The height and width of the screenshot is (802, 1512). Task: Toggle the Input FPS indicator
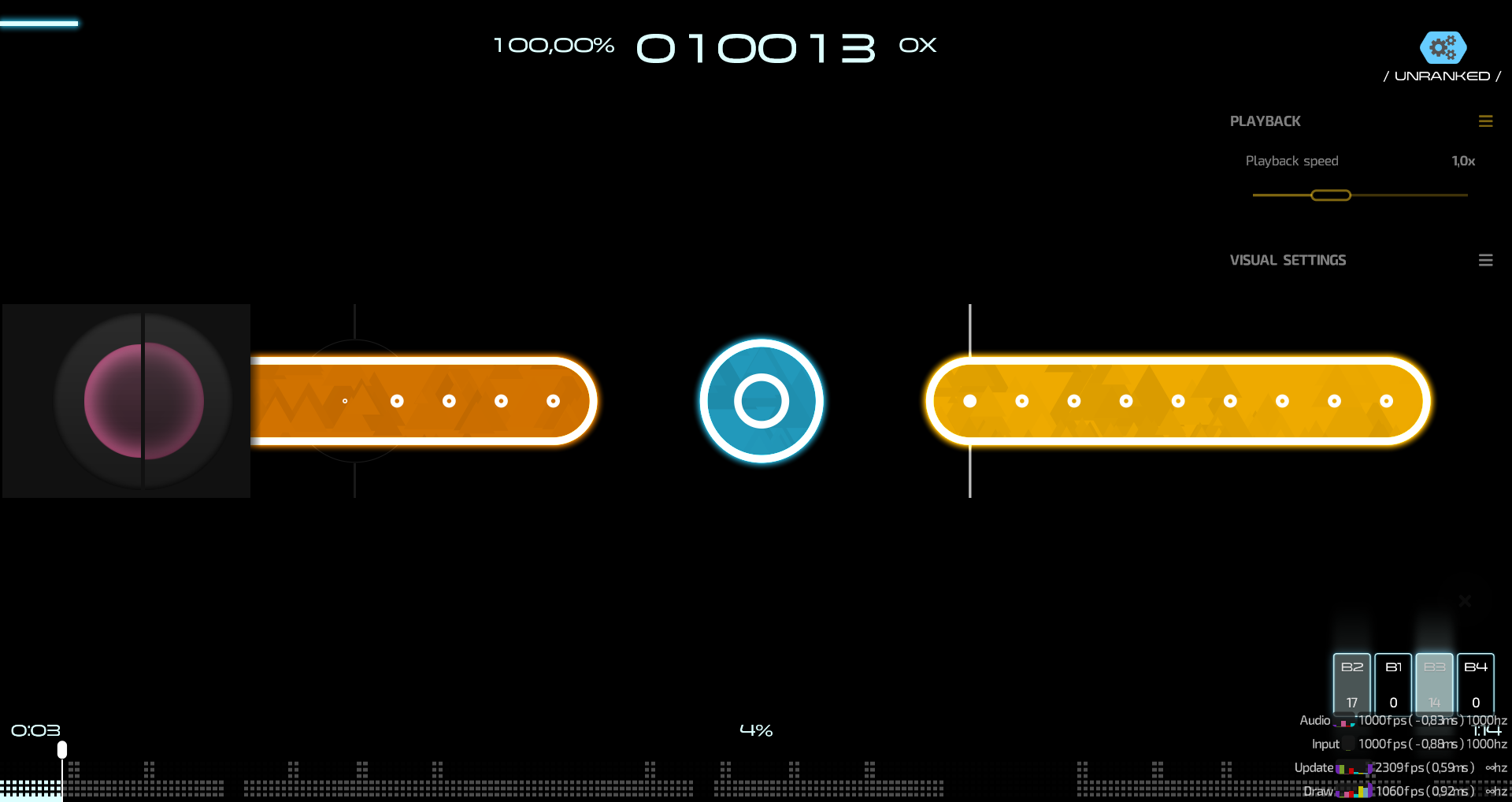pos(1349,744)
